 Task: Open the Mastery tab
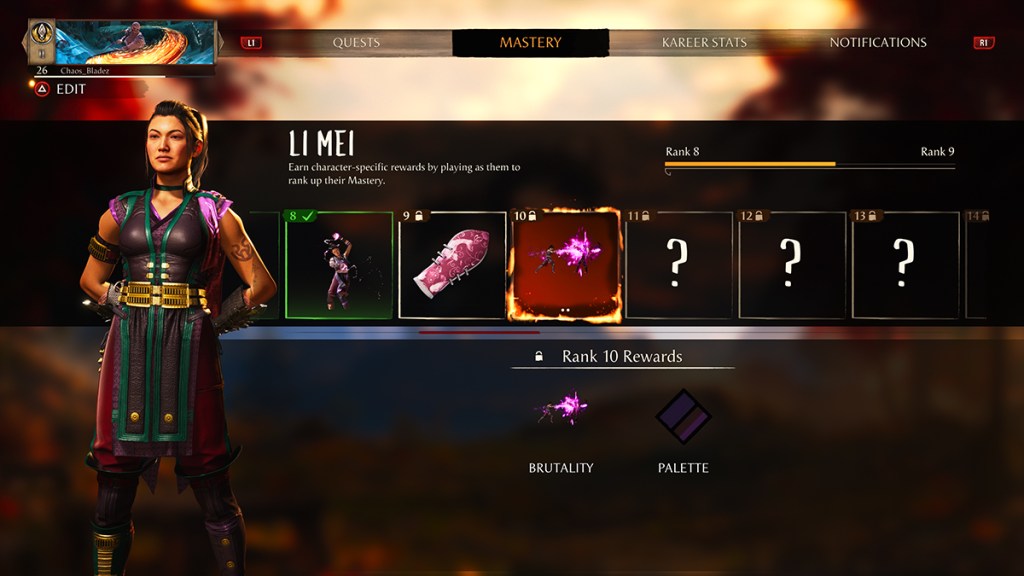pyautogui.click(x=530, y=43)
